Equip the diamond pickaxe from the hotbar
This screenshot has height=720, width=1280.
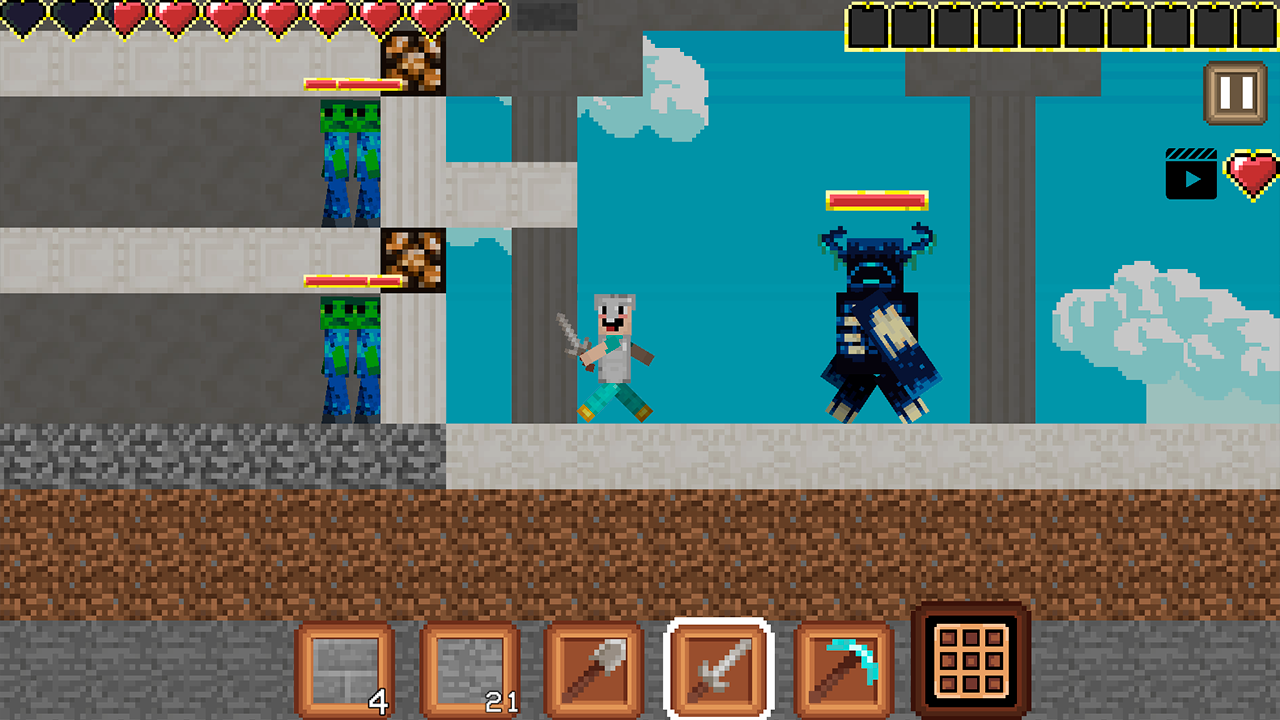point(842,666)
